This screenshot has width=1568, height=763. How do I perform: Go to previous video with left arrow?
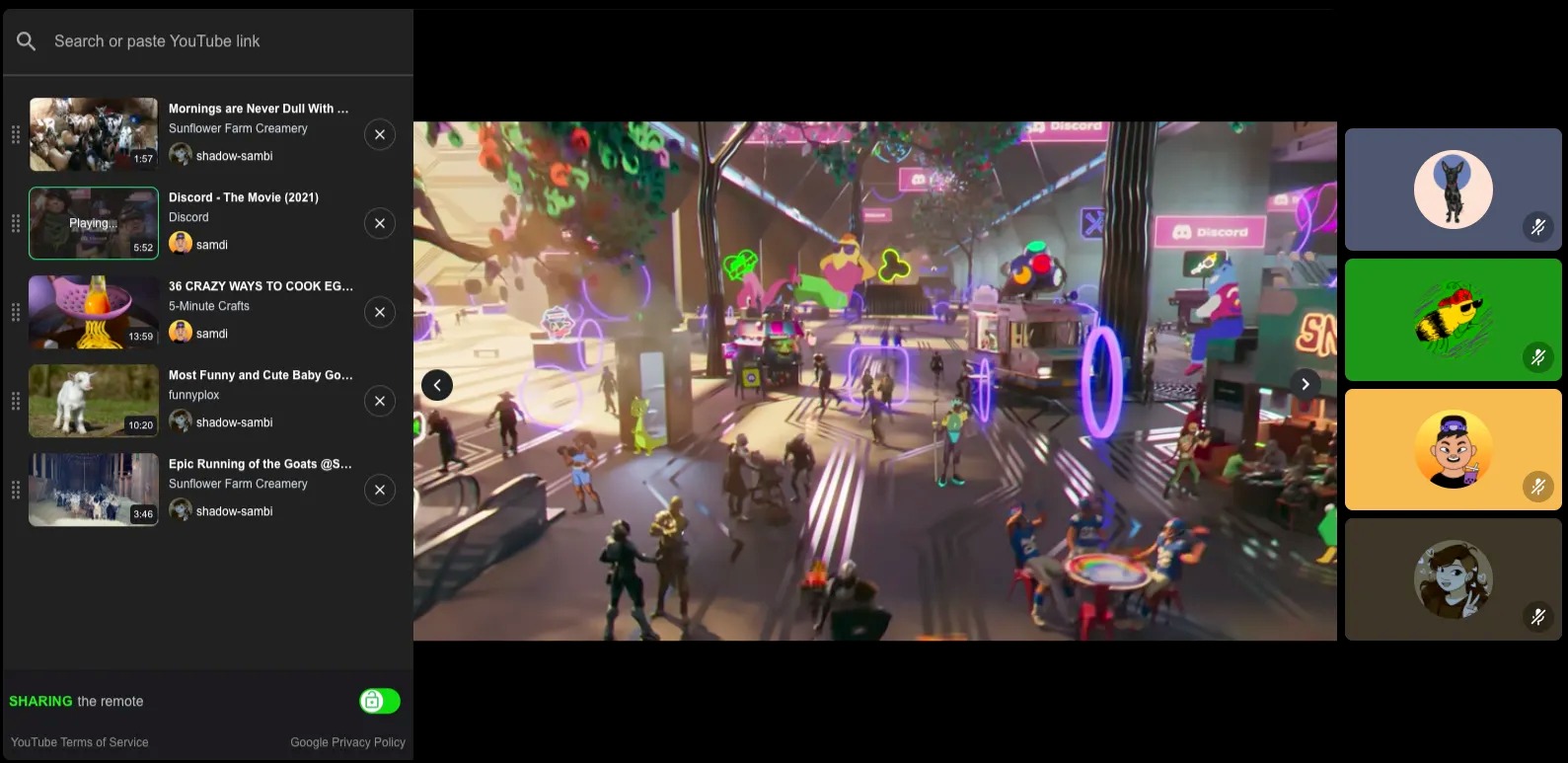[437, 385]
